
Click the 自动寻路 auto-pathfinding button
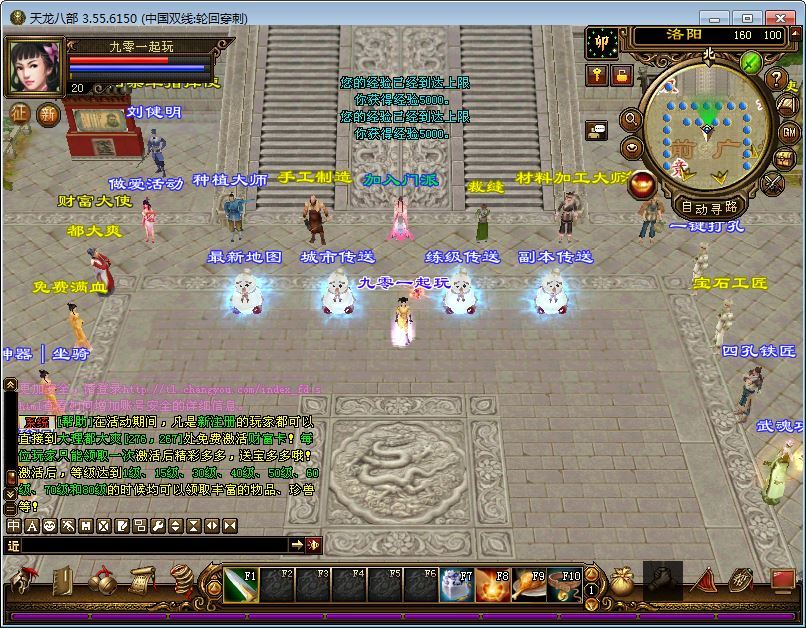[708, 207]
